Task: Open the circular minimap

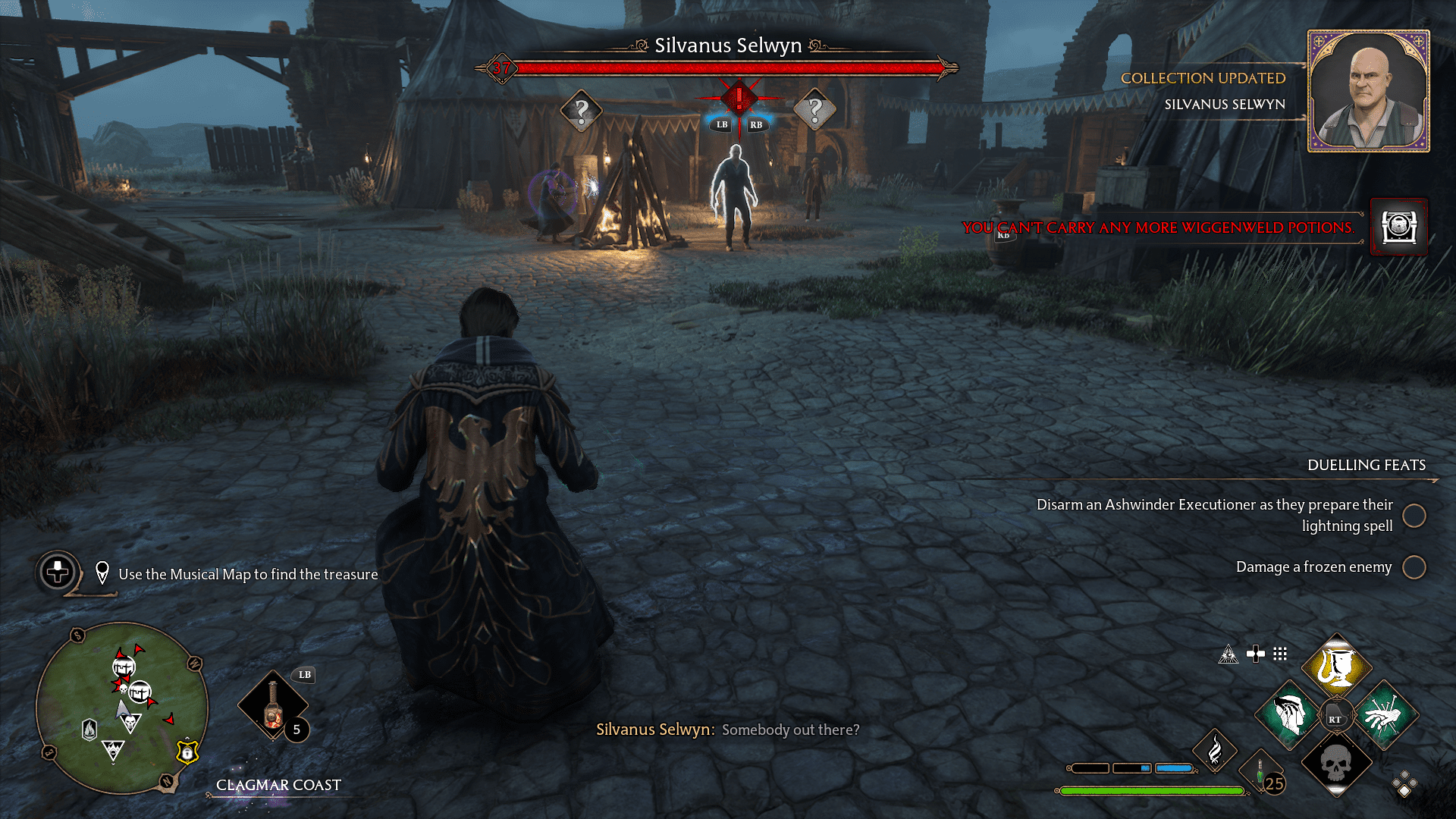Action: pos(121,708)
